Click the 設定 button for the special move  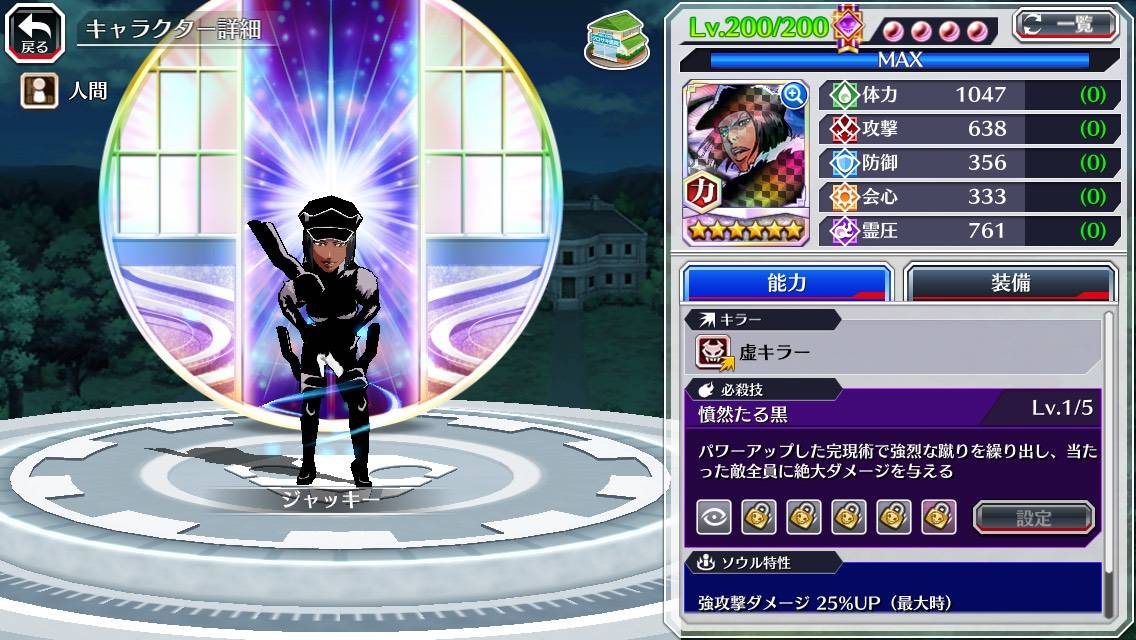(1034, 517)
